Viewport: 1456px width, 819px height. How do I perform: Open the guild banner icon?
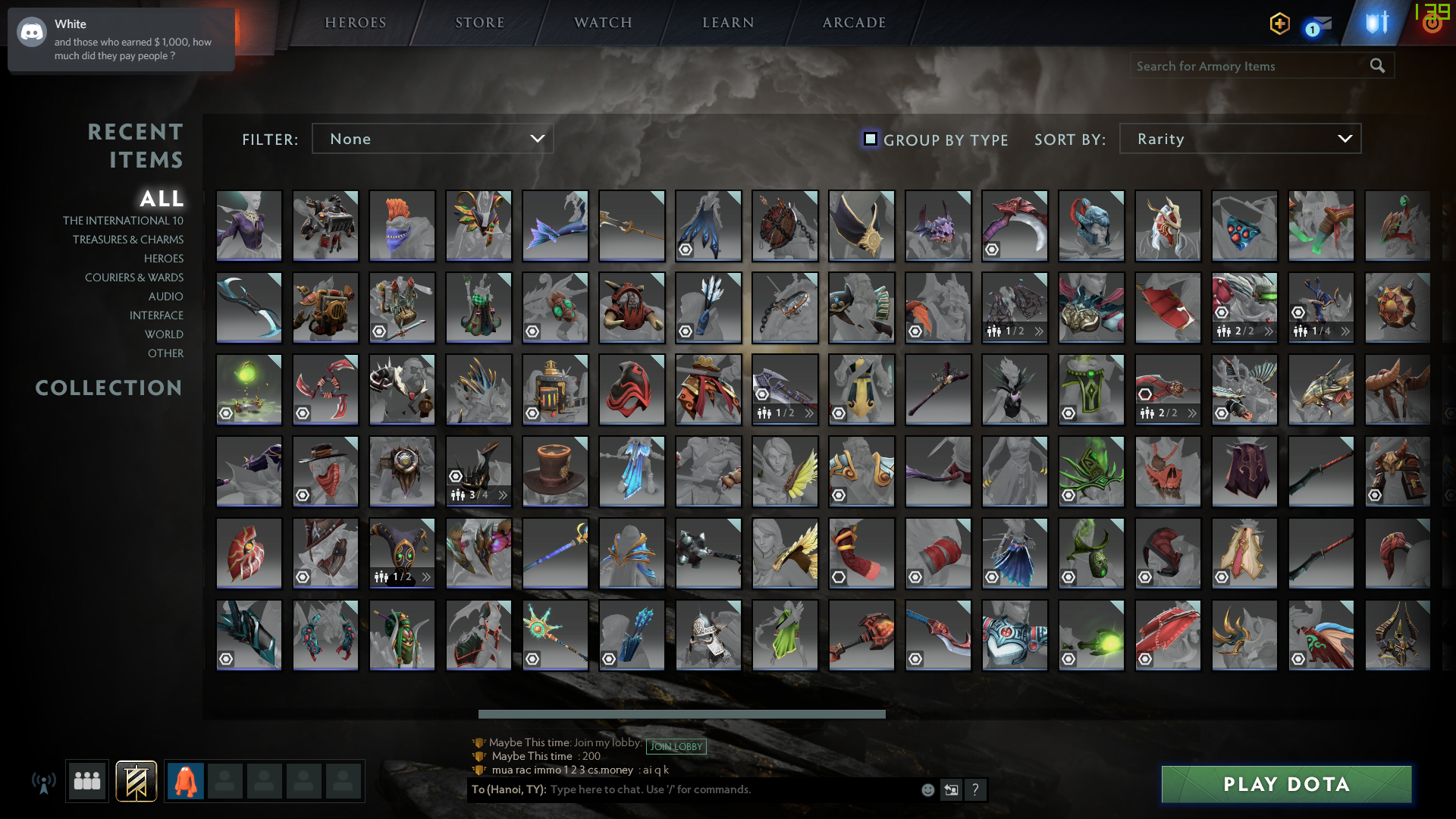pos(136,780)
